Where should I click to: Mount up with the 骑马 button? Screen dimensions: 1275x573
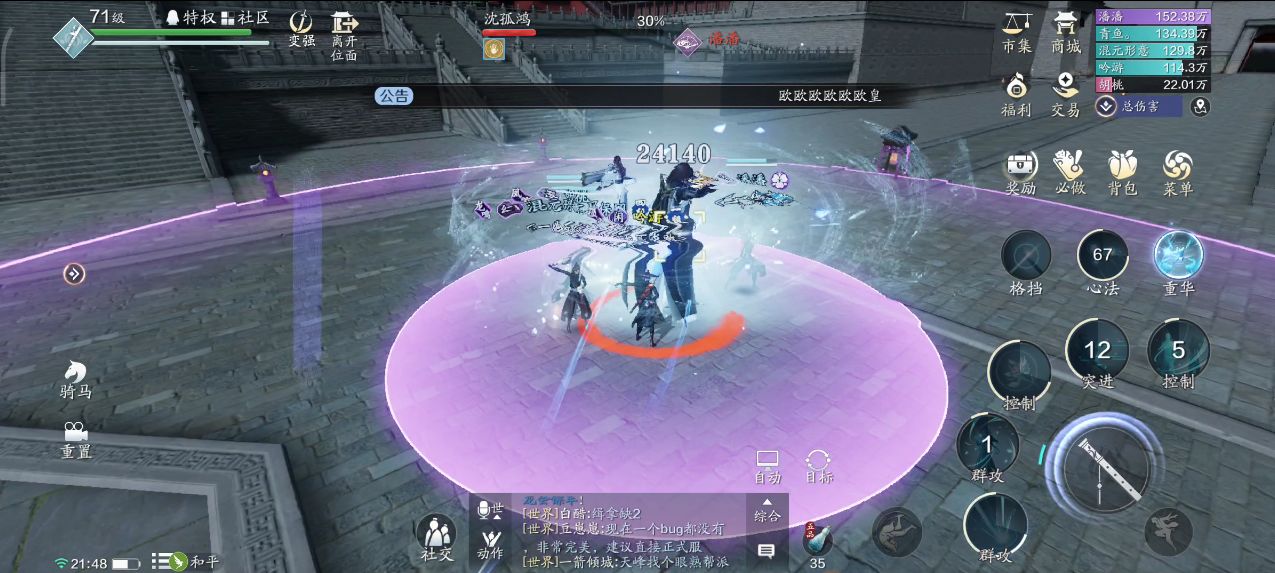point(75,378)
